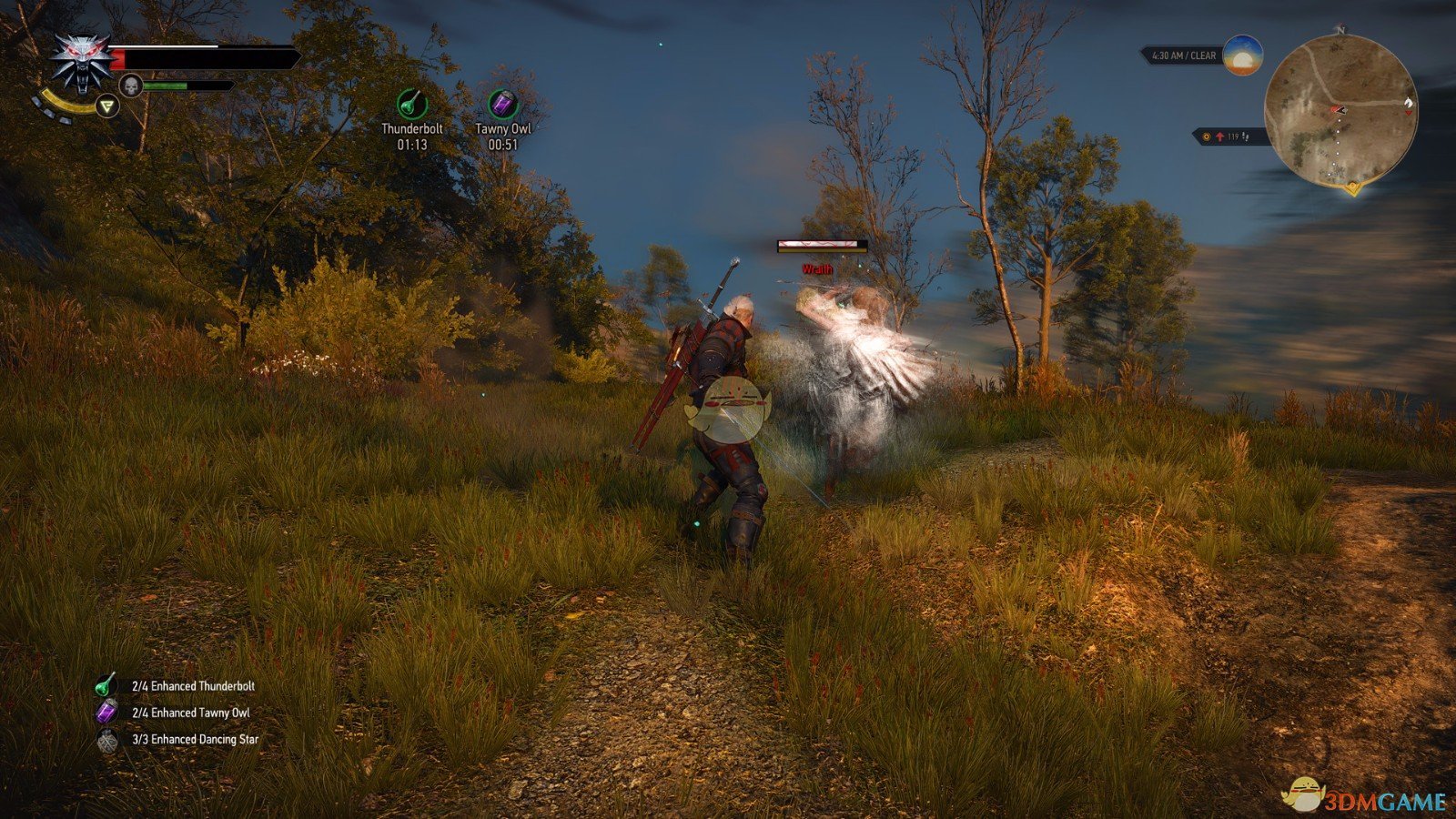Click the sunrise weather icon beside the clock

point(1242,55)
